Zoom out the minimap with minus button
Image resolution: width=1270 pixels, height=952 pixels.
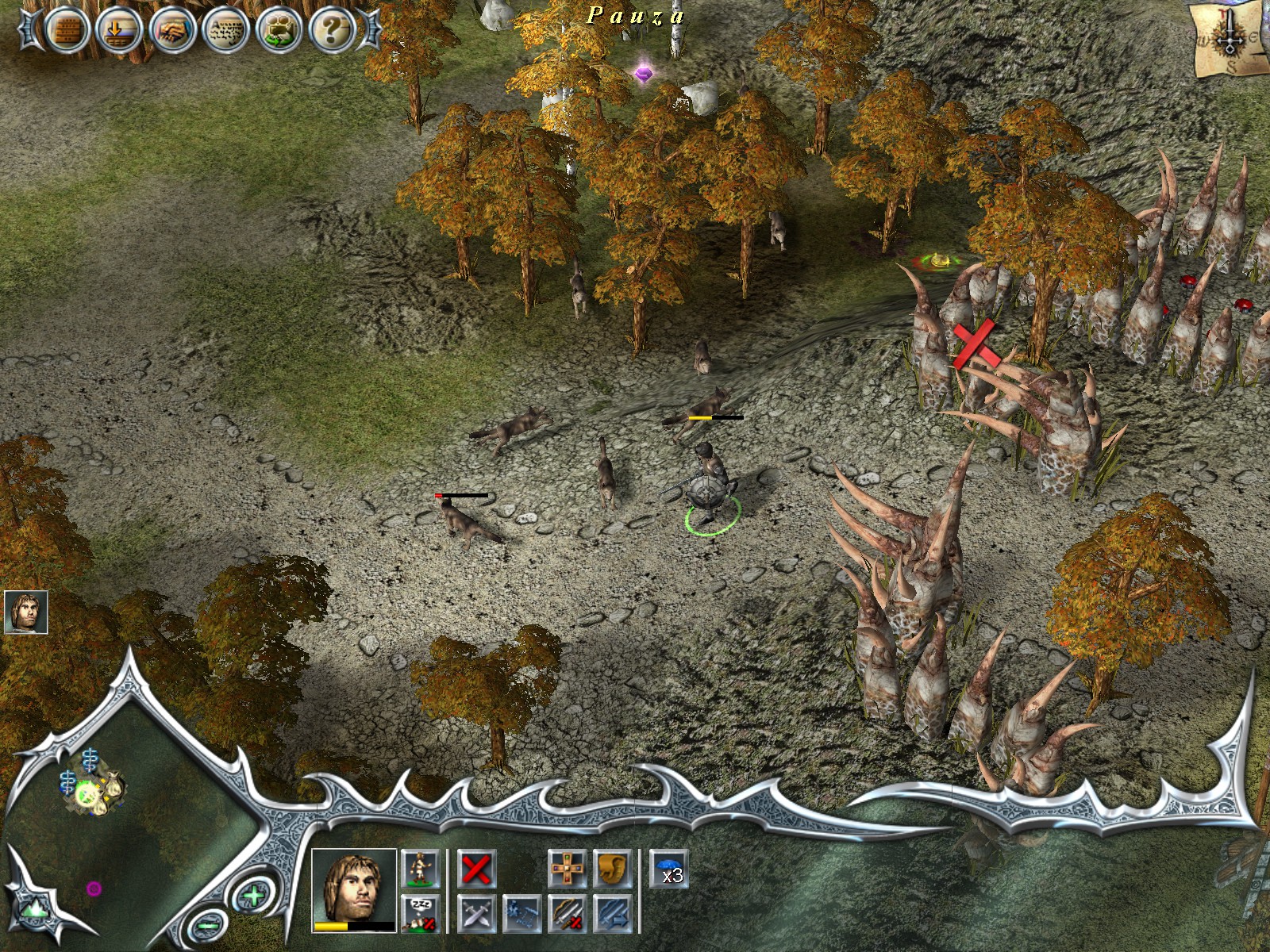click(x=209, y=924)
